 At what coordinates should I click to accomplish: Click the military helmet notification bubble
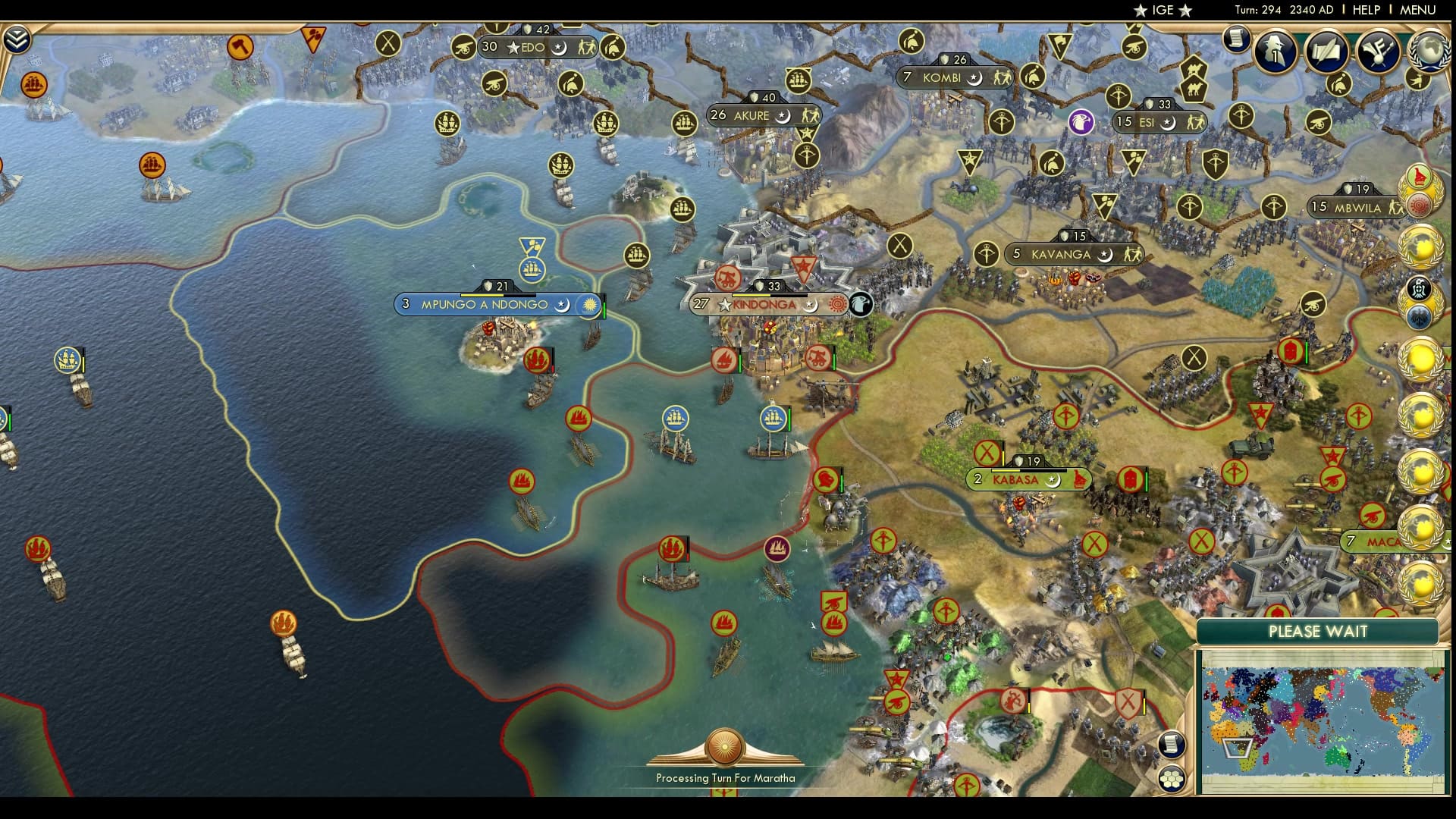[x=1338, y=85]
